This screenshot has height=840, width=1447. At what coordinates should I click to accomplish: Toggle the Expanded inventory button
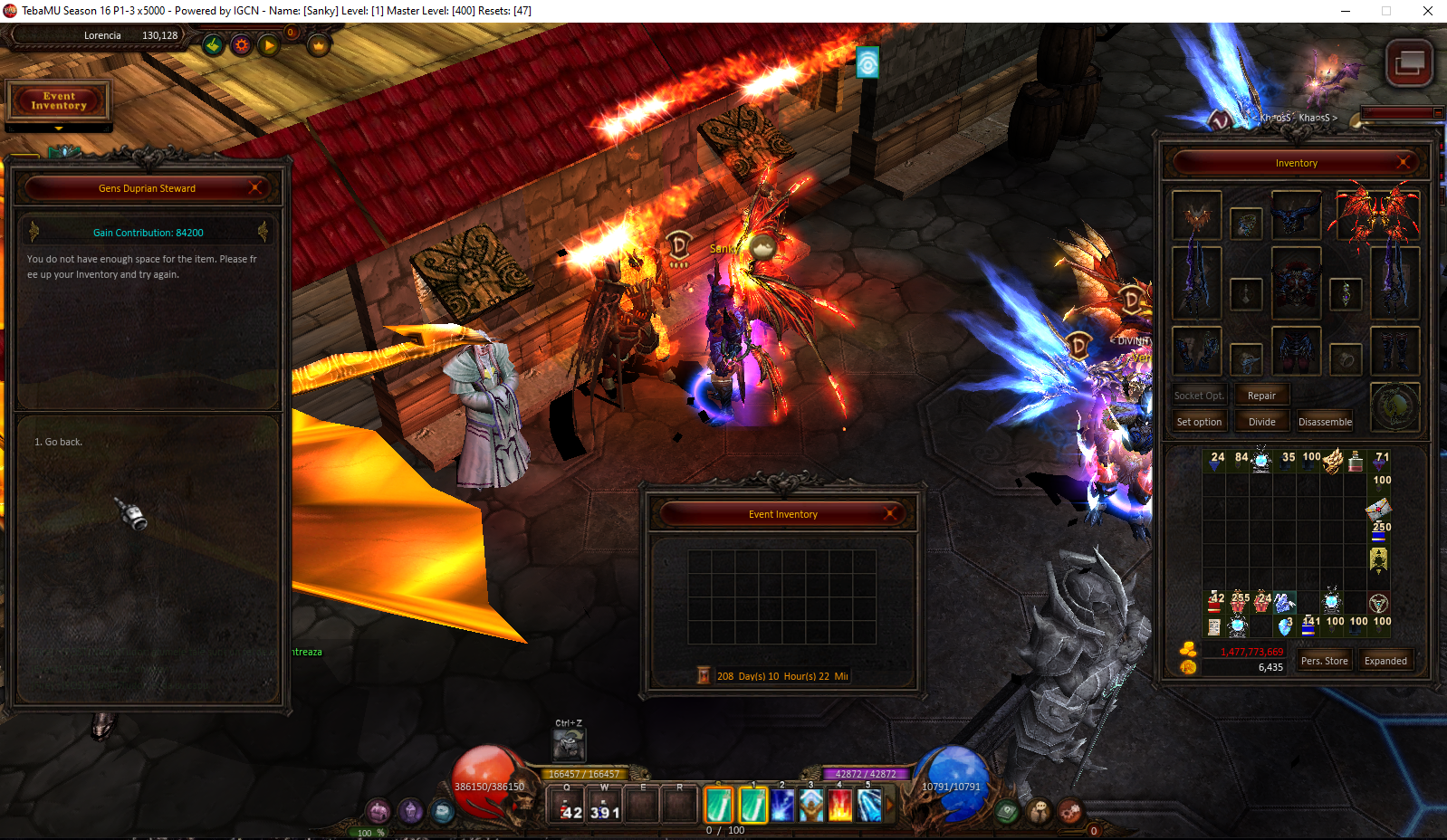point(1385,661)
